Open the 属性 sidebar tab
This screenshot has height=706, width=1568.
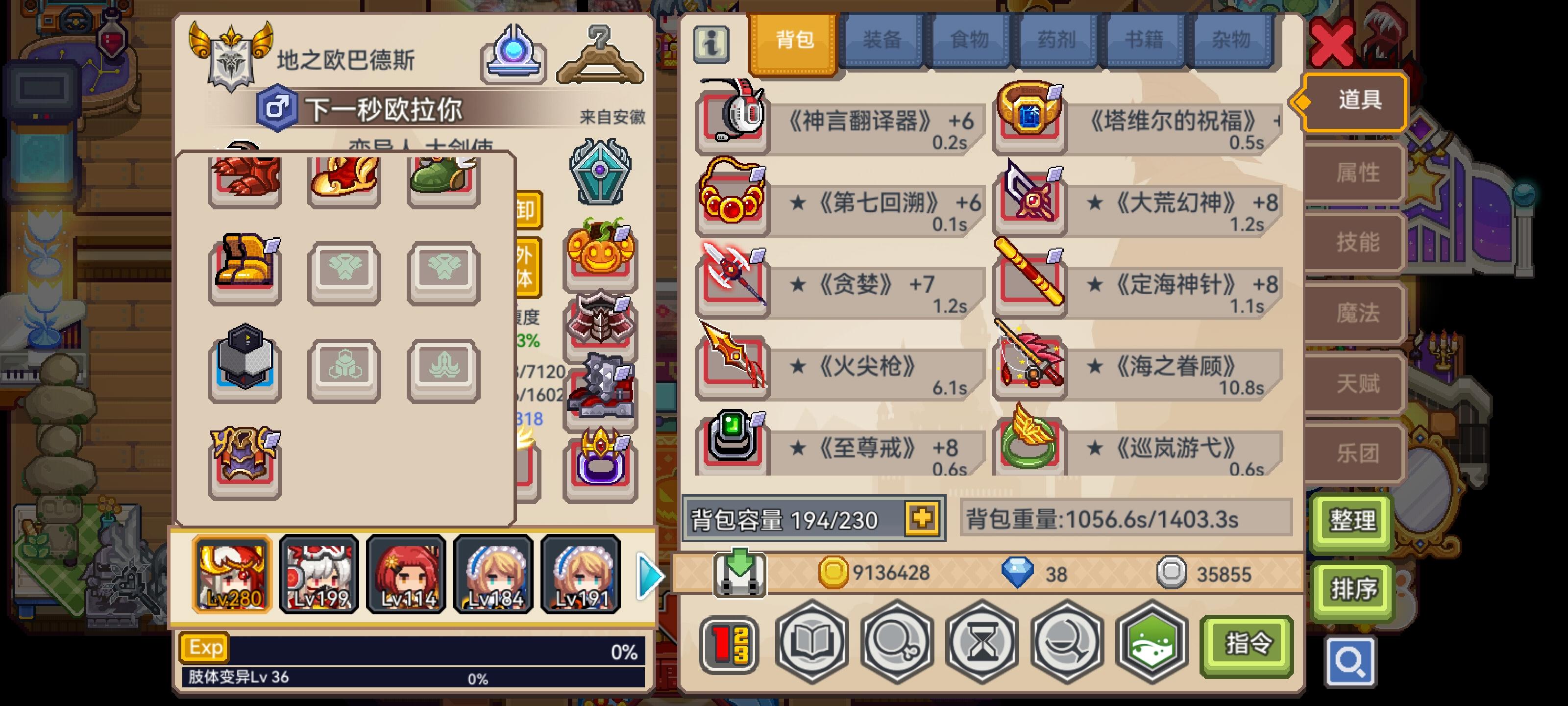(1360, 172)
